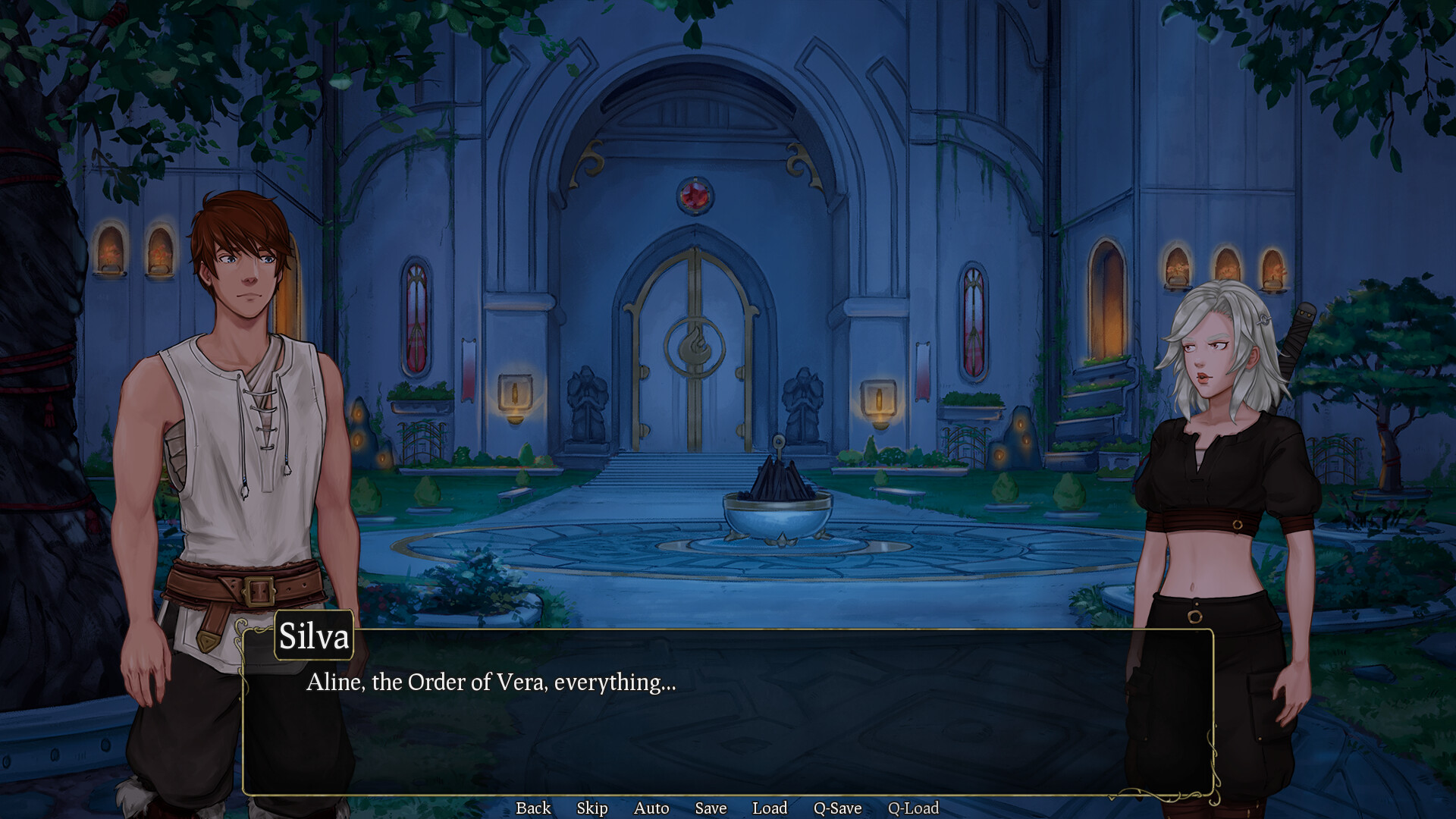Click the round red stained glass window
This screenshot has width=1456, height=819.
(695, 195)
